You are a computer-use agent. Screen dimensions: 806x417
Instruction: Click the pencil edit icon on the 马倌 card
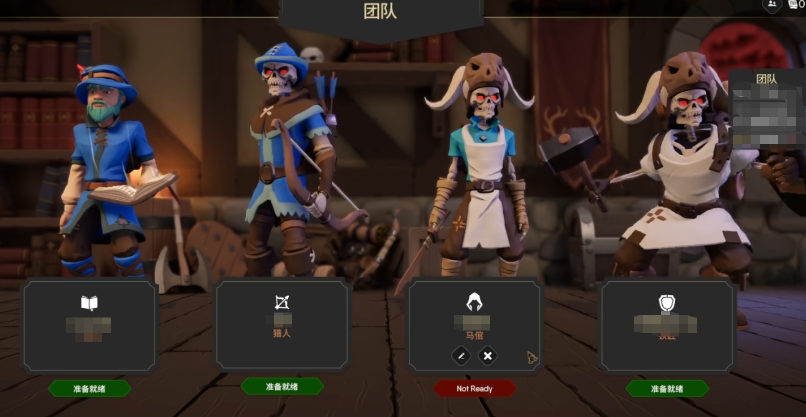[461, 355]
